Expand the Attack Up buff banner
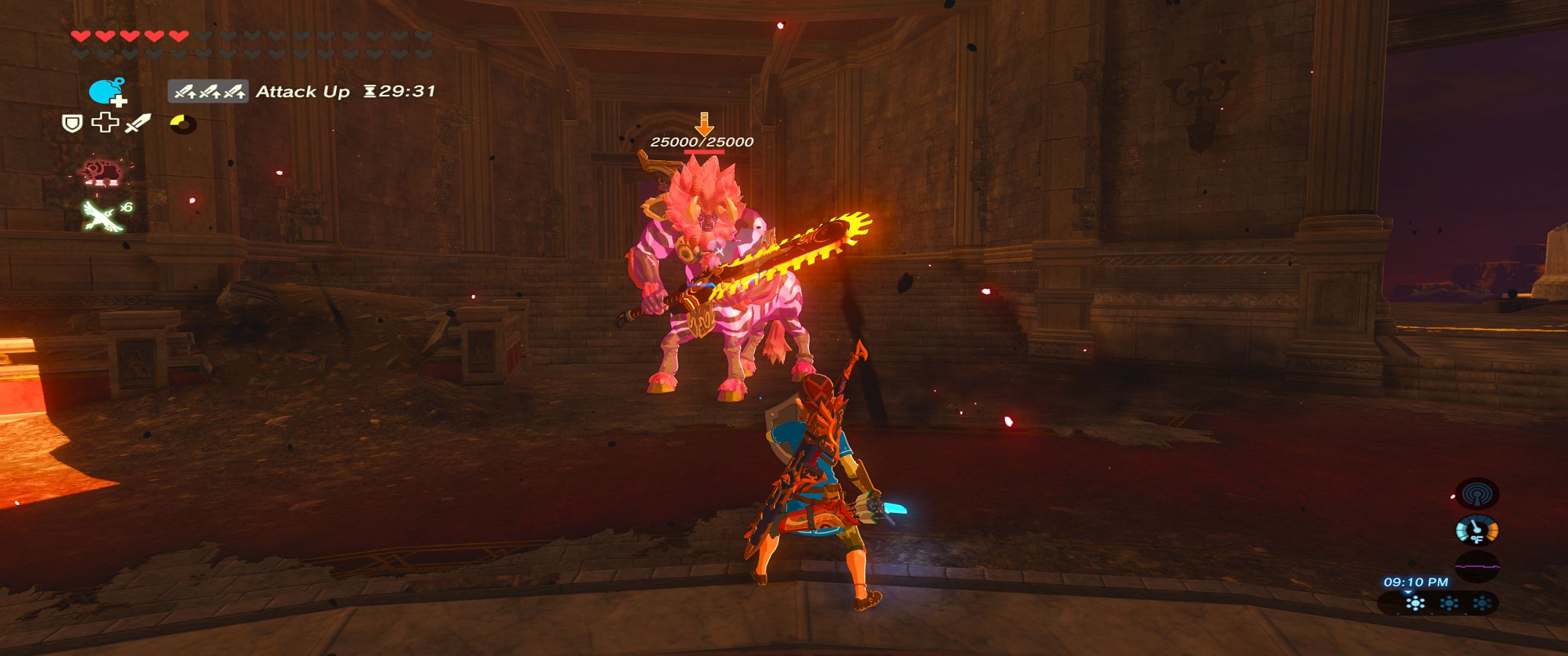This screenshot has width=1568, height=656. click(208, 91)
